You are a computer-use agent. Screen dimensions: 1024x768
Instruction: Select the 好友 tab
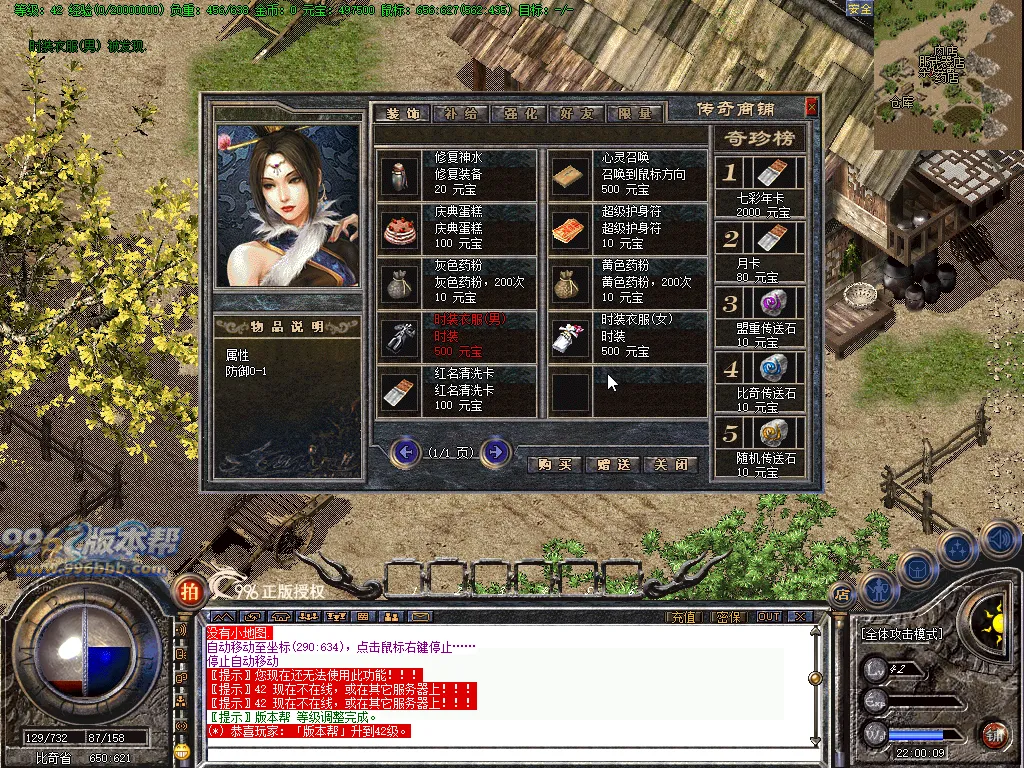tap(576, 113)
